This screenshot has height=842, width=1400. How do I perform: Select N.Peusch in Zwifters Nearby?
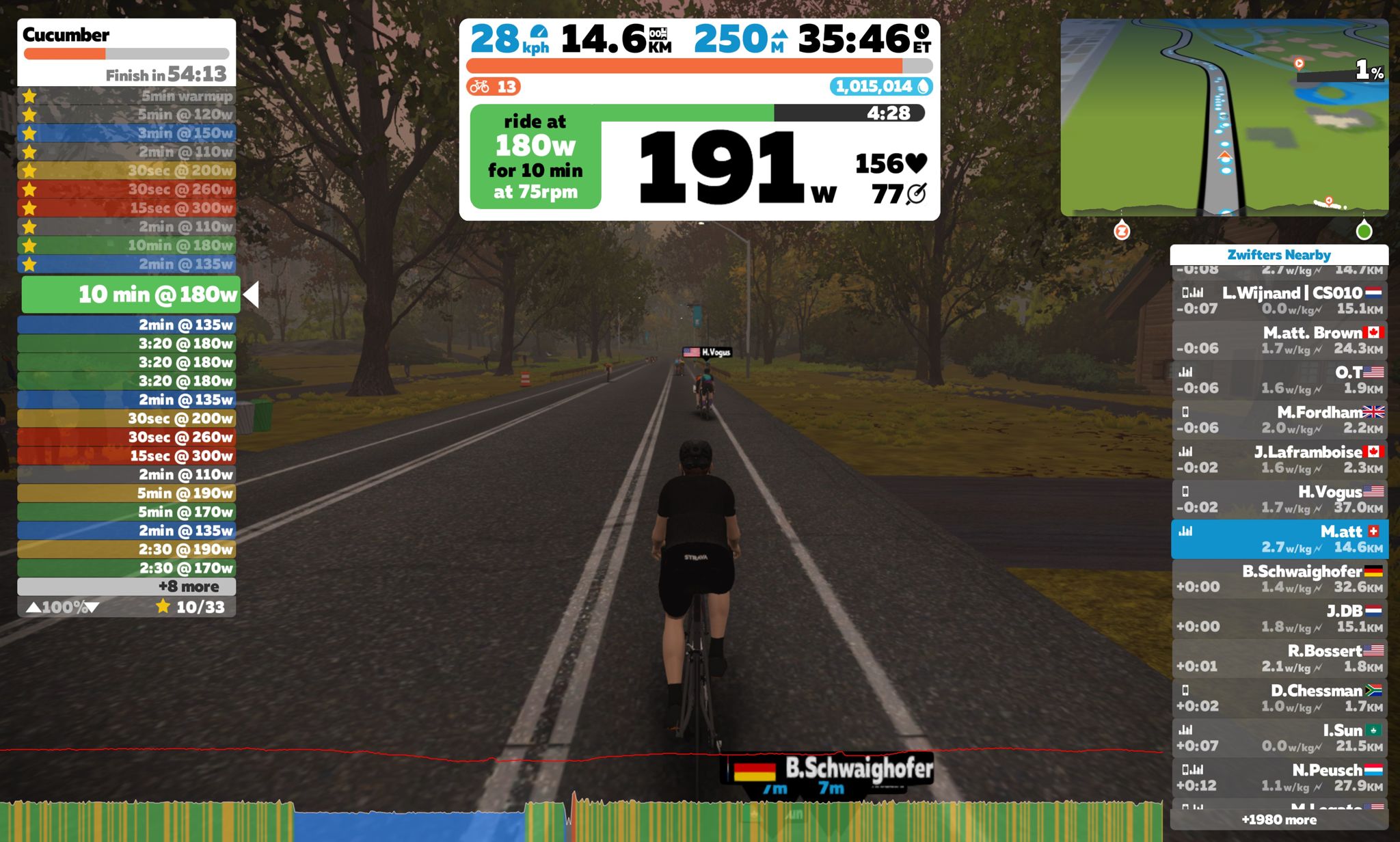(x=1279, y=777)
